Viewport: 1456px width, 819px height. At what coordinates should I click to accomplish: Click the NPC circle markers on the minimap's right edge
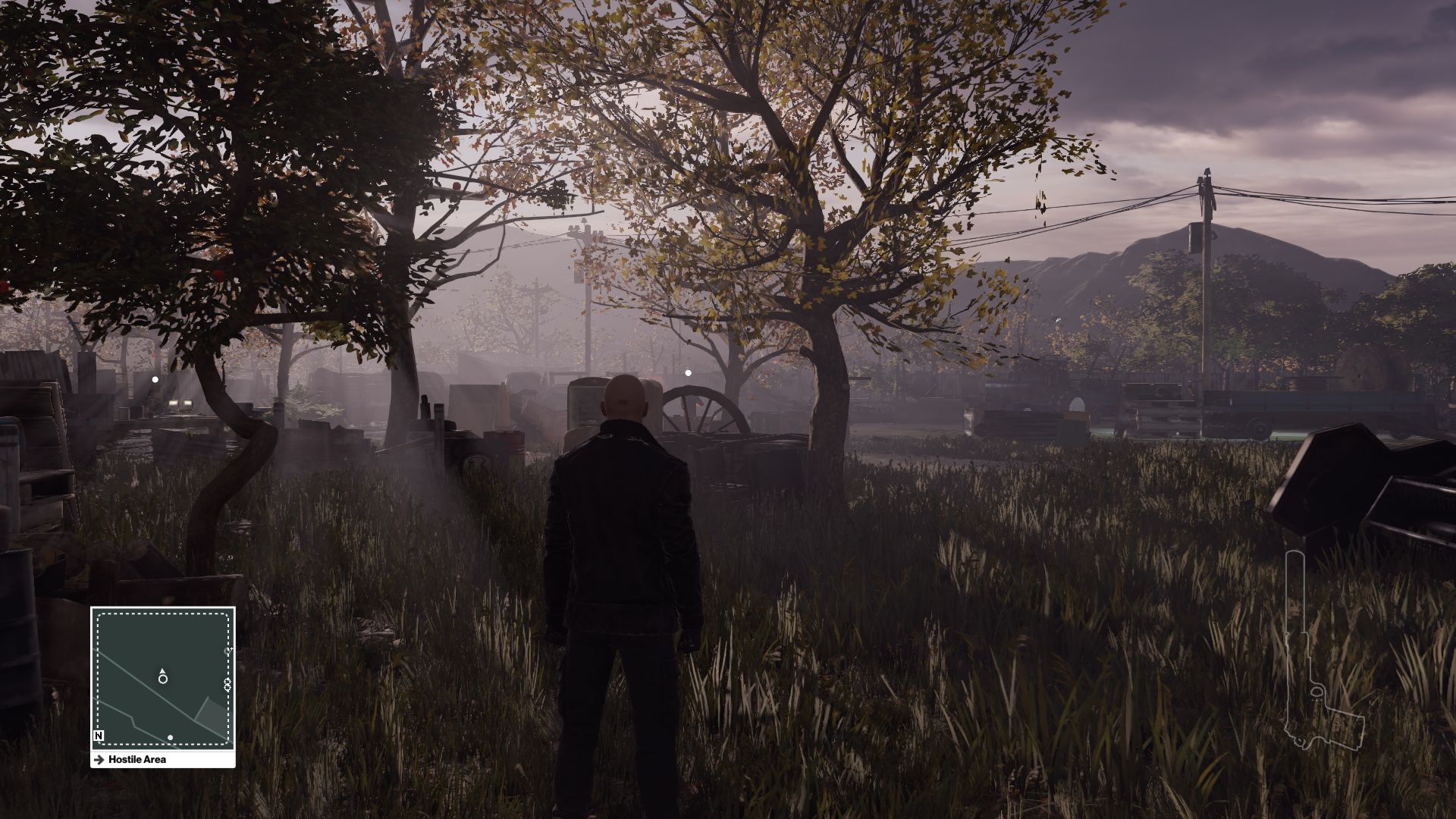pyautogui.click(x=227, y=682)
